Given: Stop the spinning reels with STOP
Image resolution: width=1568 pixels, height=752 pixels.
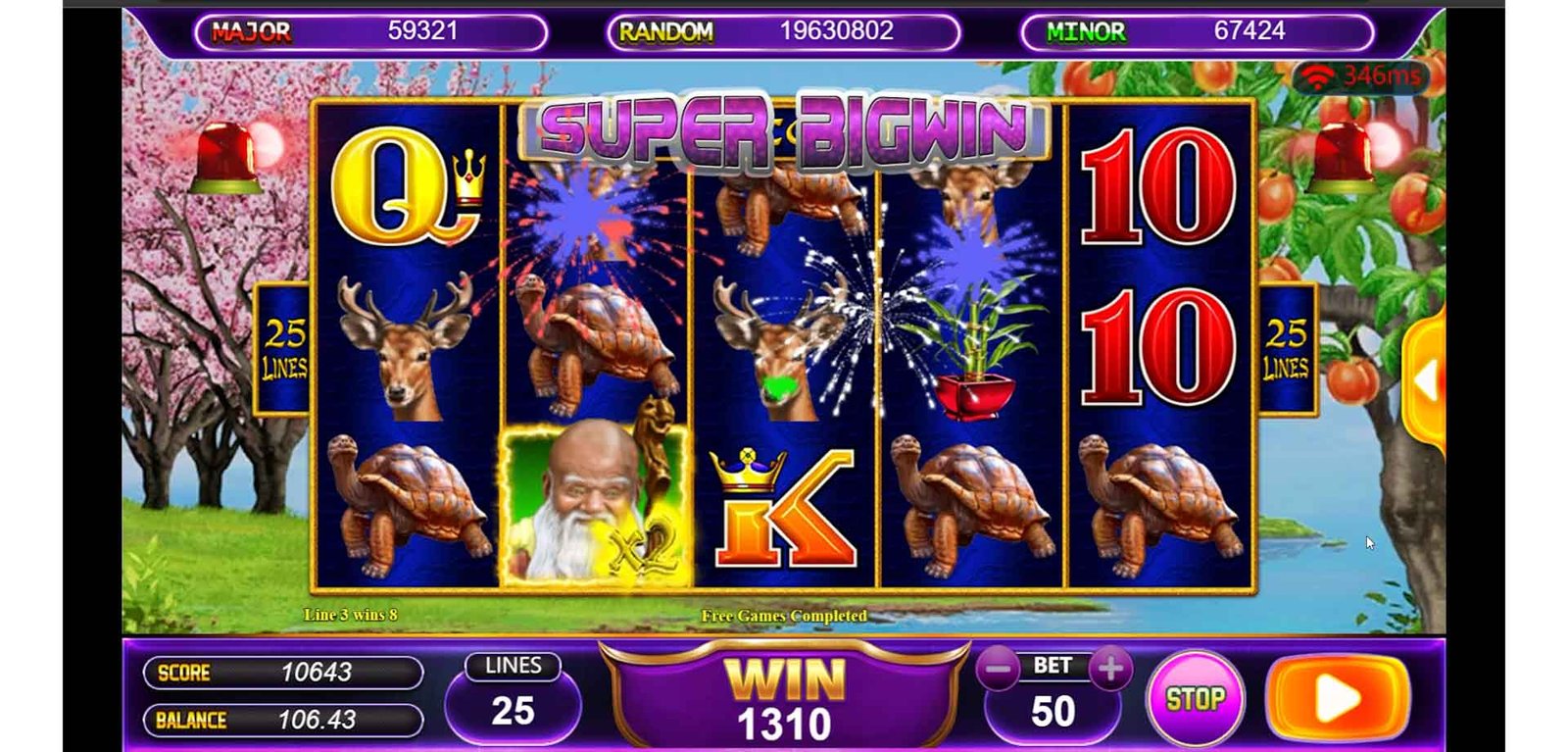Looking at the screenshot, I should pyautogui.click(x=1195, y=699).
